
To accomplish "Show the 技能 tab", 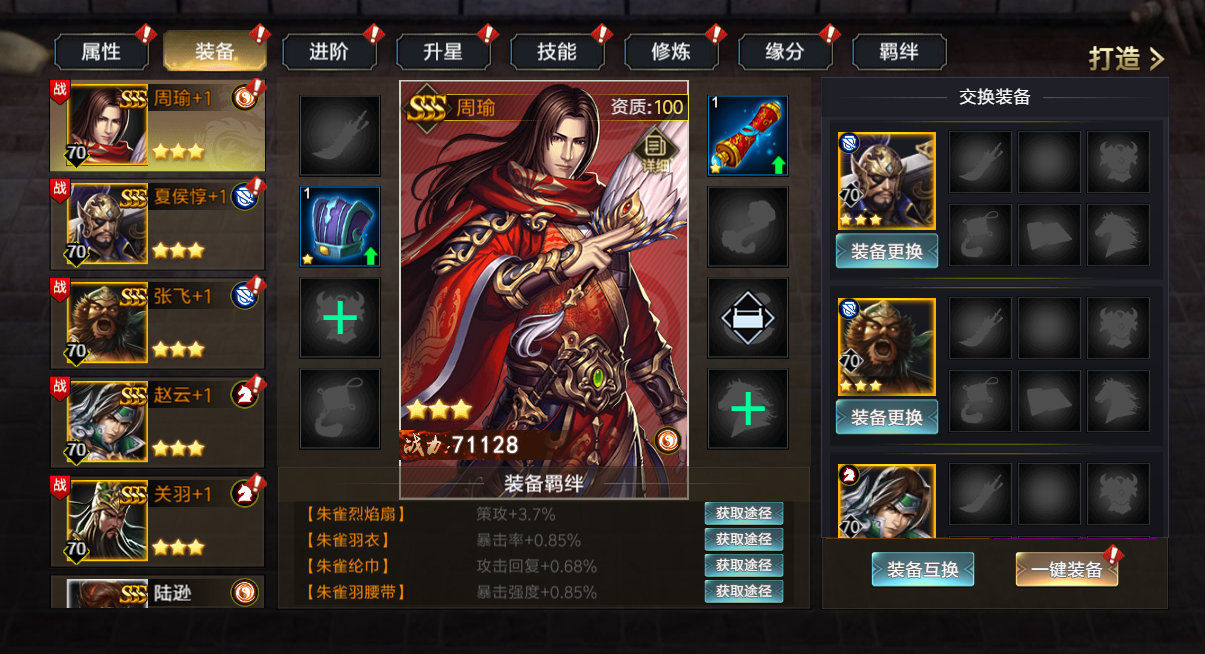I will click(557, 52).
